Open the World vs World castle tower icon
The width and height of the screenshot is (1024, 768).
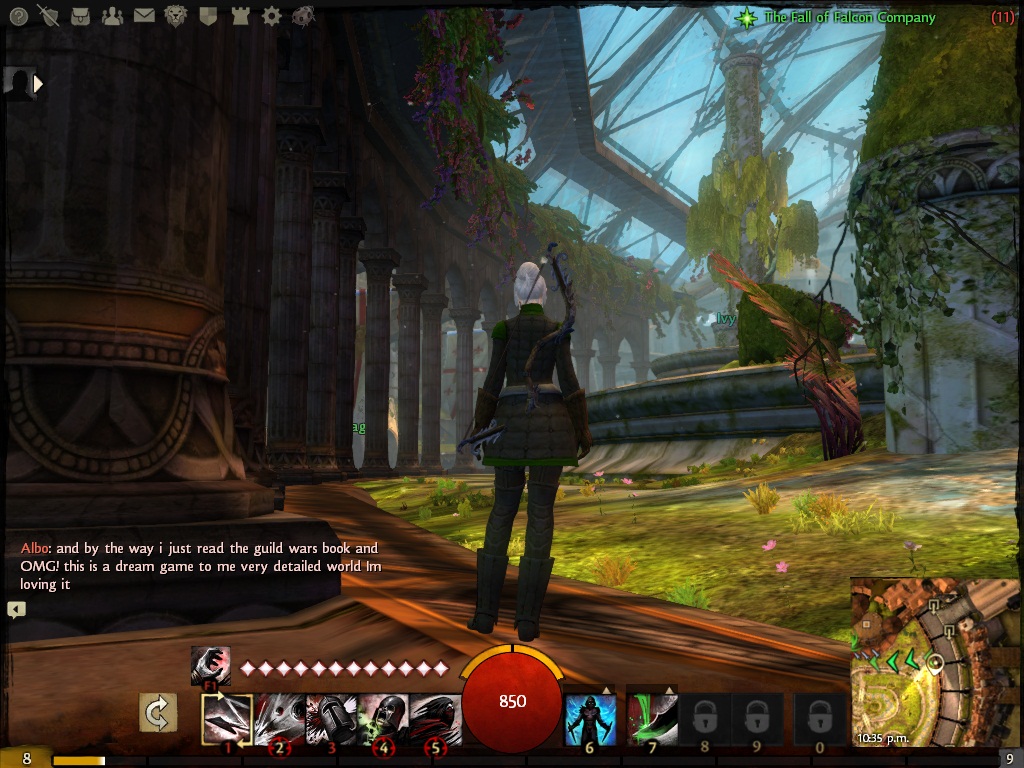click(240, 16)
